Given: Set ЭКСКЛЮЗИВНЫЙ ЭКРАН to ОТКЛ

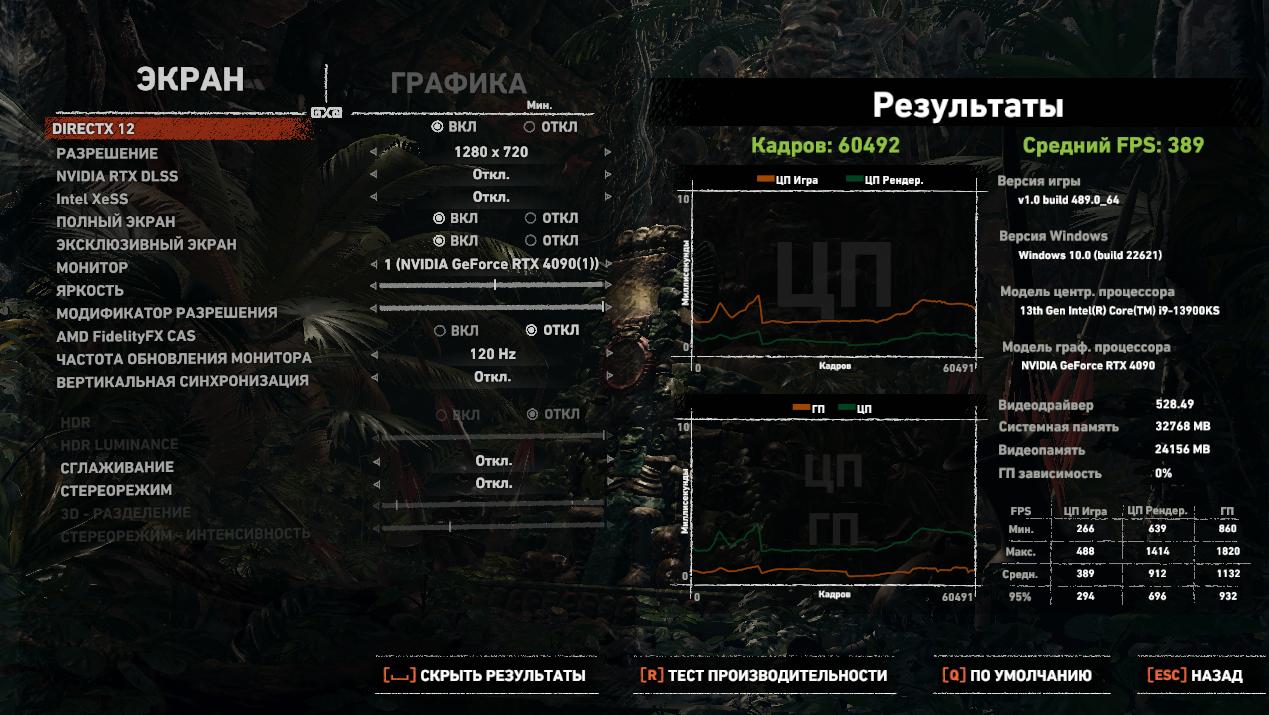Looking at the screenshot, I should [x=551, y=241].
